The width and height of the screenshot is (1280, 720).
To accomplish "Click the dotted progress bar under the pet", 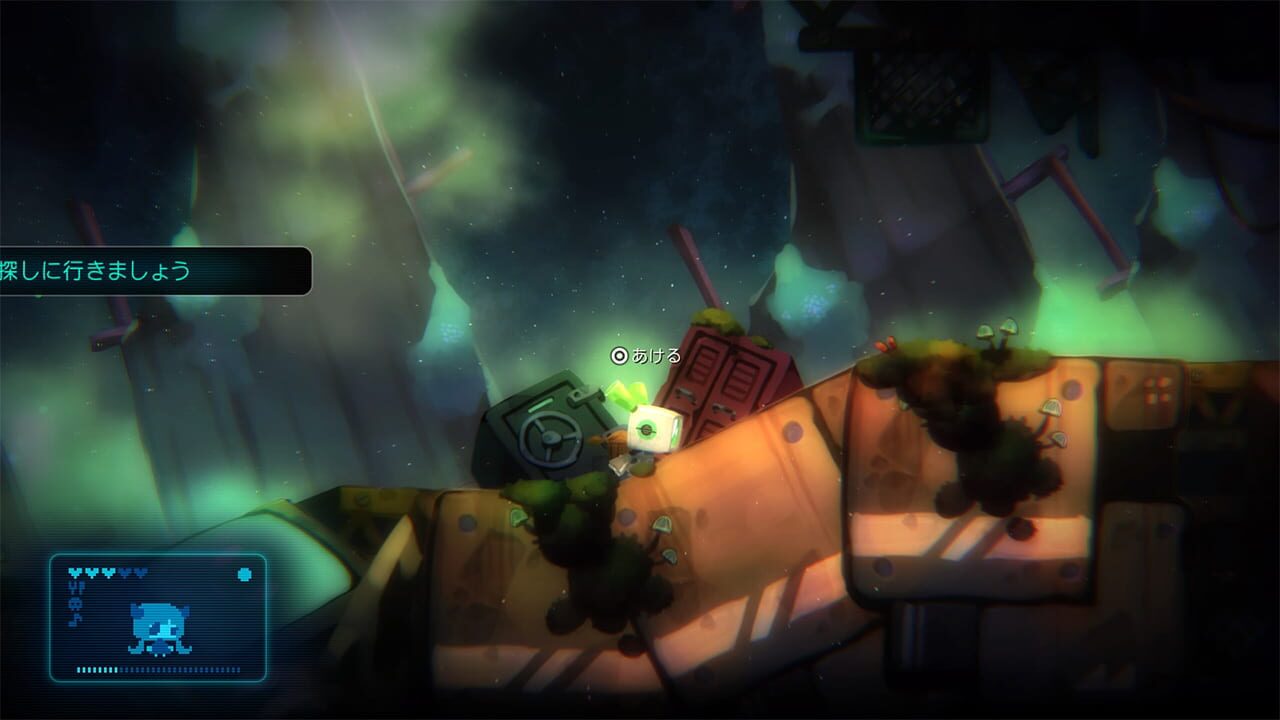I will (x=160, y=669).
